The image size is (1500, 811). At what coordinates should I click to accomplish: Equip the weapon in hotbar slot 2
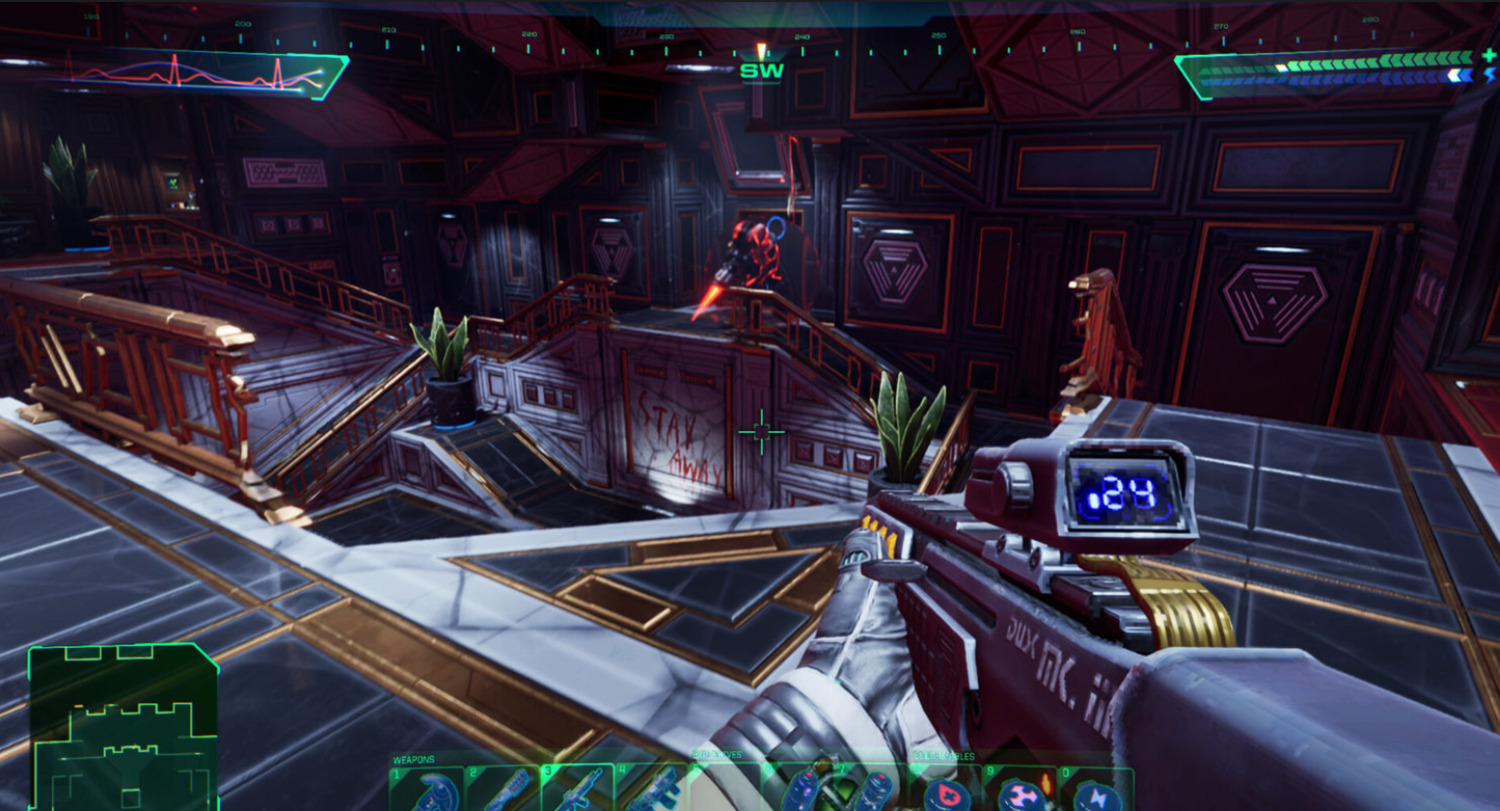click(503, 789)
